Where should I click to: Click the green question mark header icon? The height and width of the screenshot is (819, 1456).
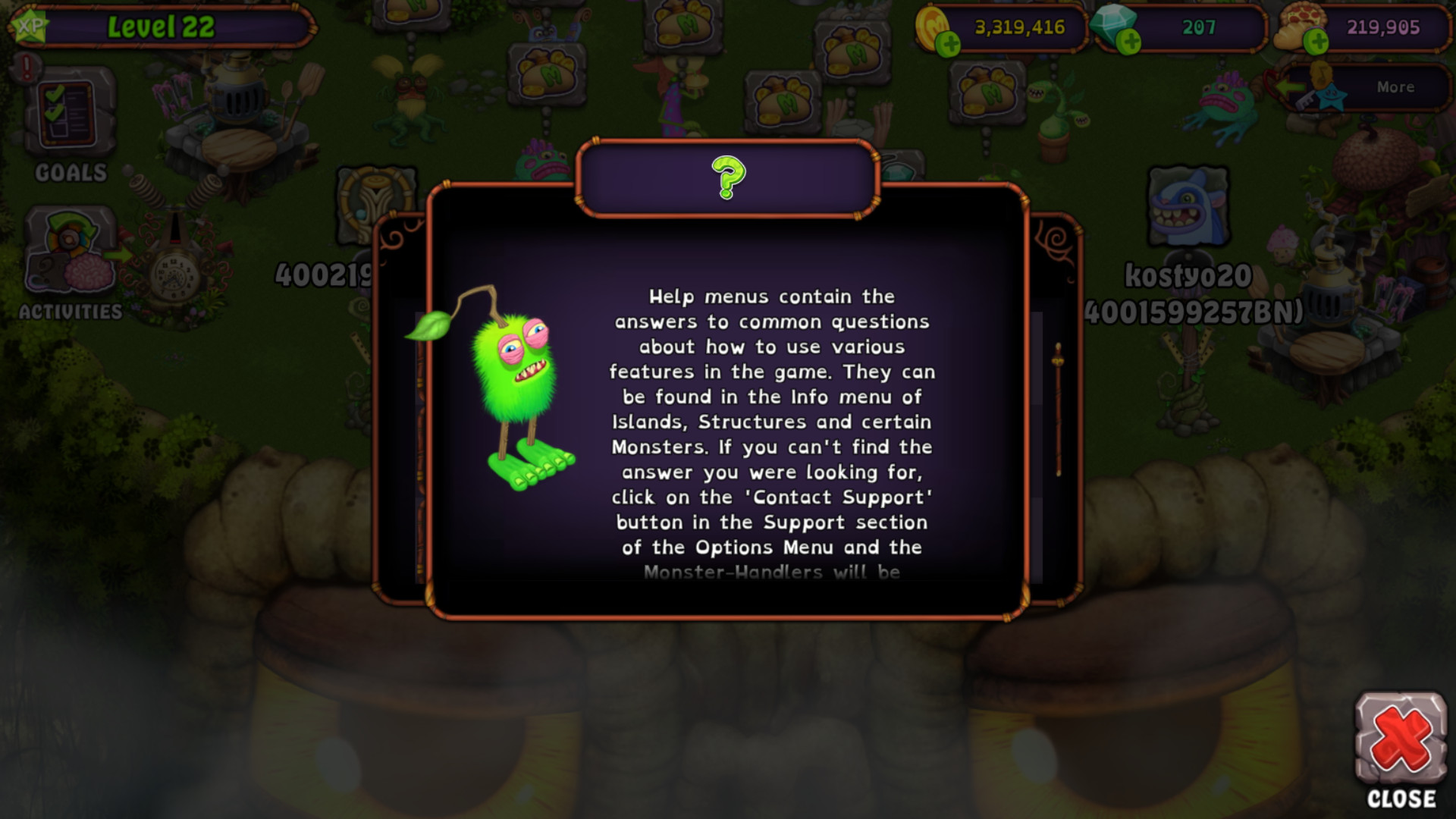tap(727, 177)
